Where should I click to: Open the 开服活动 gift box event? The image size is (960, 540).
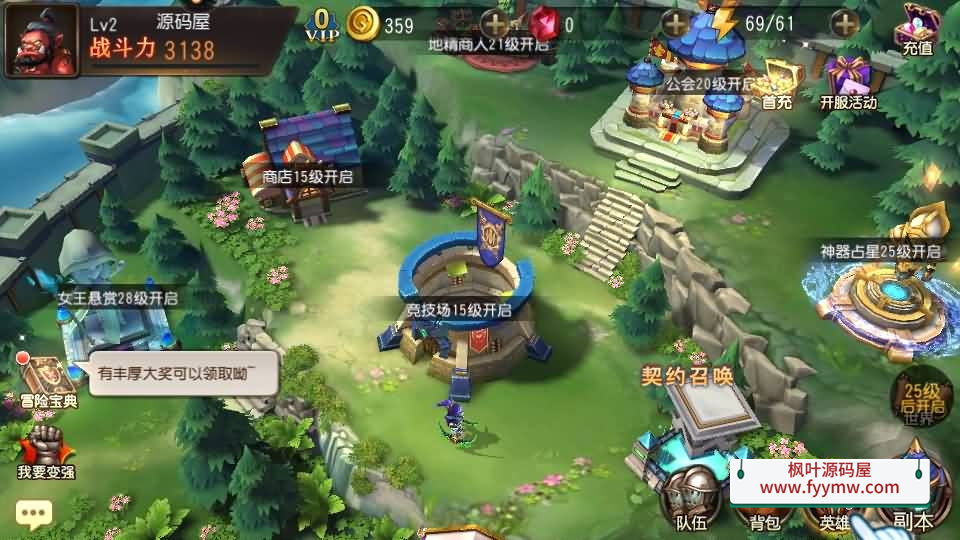pyautogui.click(x=848, y=82)
